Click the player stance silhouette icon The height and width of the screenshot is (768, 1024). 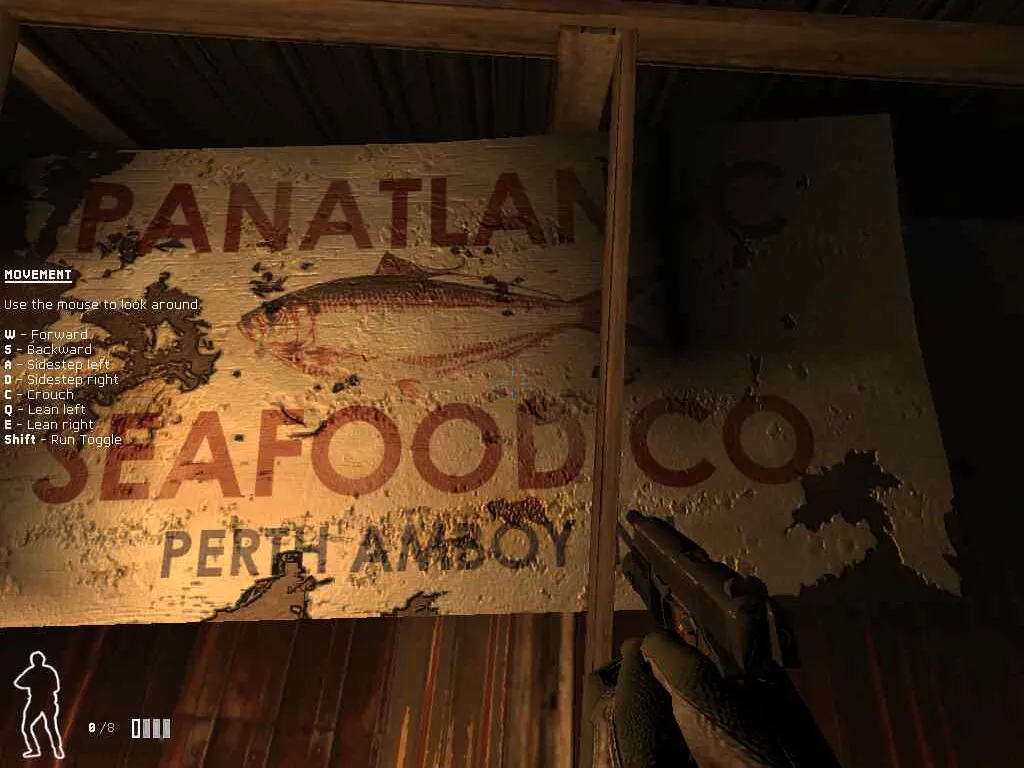coord(38,703)
